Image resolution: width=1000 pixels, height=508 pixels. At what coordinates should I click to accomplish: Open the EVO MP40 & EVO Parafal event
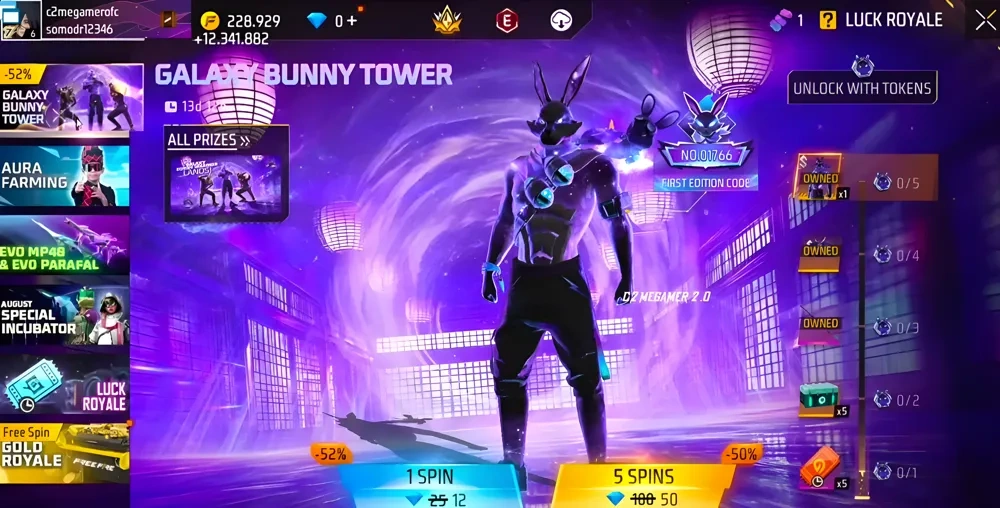click(x=66, y=247)
